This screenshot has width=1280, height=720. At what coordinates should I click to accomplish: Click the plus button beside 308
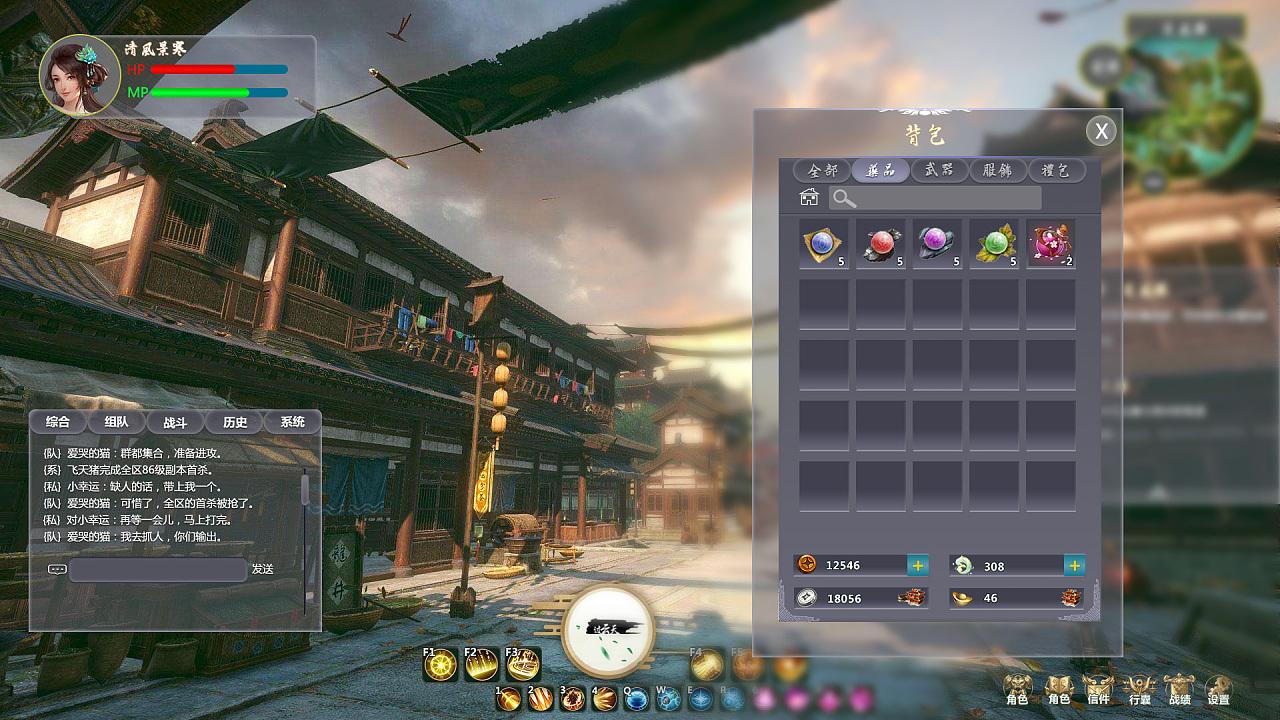1074,565
